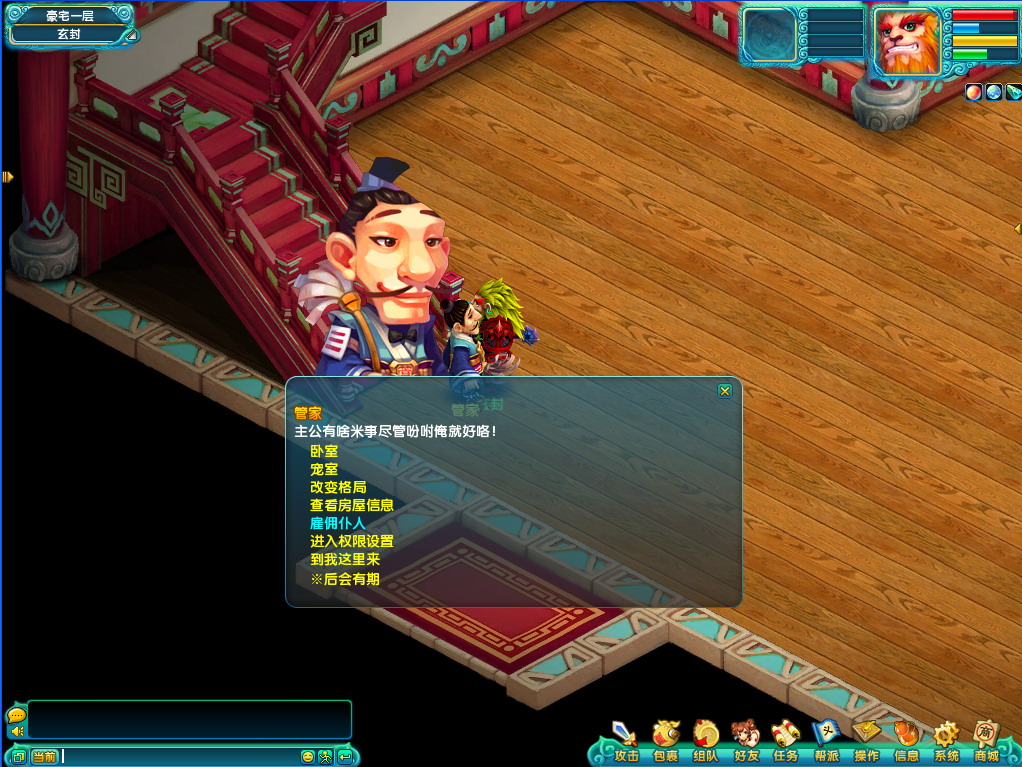This screenshot has height=767, width=1022.
Task: Choose the 卧室 (bedroom) dialogue option
Action: (x=324, y=451)
